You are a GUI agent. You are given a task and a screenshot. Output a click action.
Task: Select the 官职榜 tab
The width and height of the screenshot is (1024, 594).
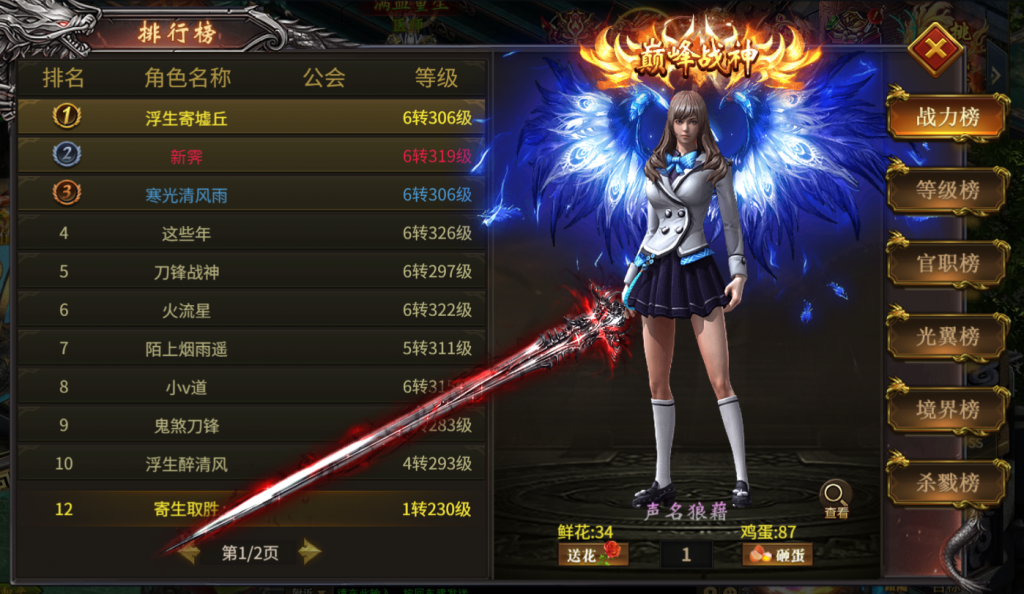tap(946, 264)
